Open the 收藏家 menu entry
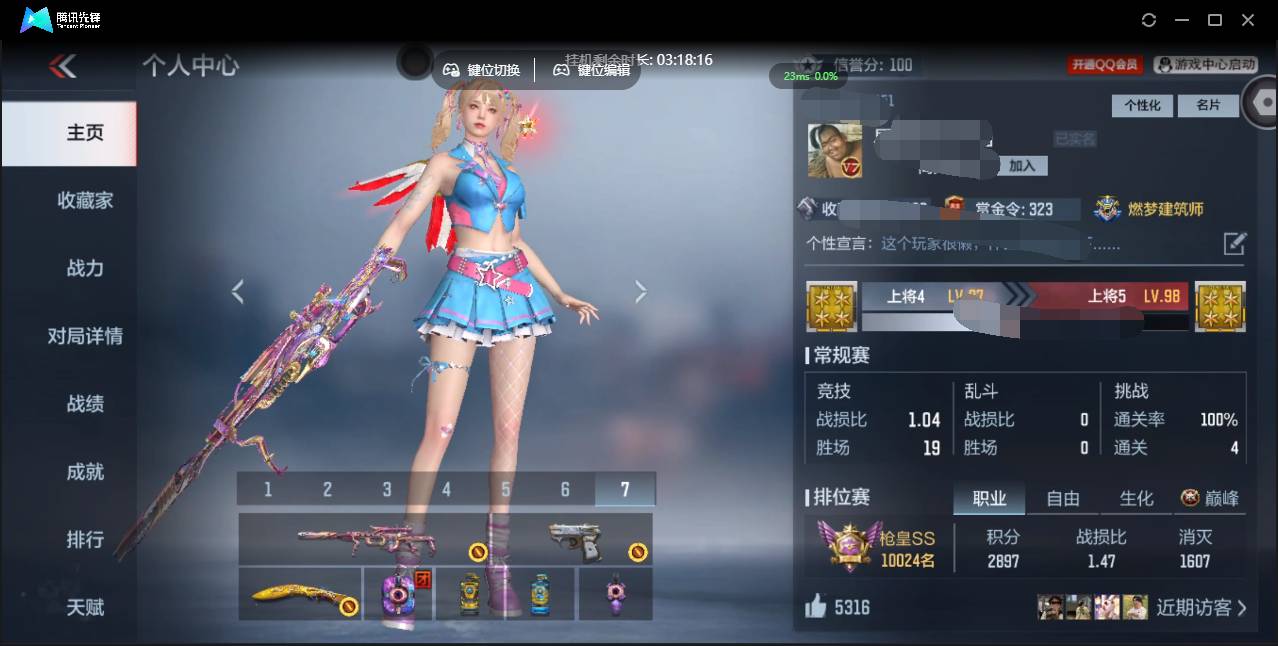Image resolution: width=1278 pixels, height=646 pixels. coord(85,200)
